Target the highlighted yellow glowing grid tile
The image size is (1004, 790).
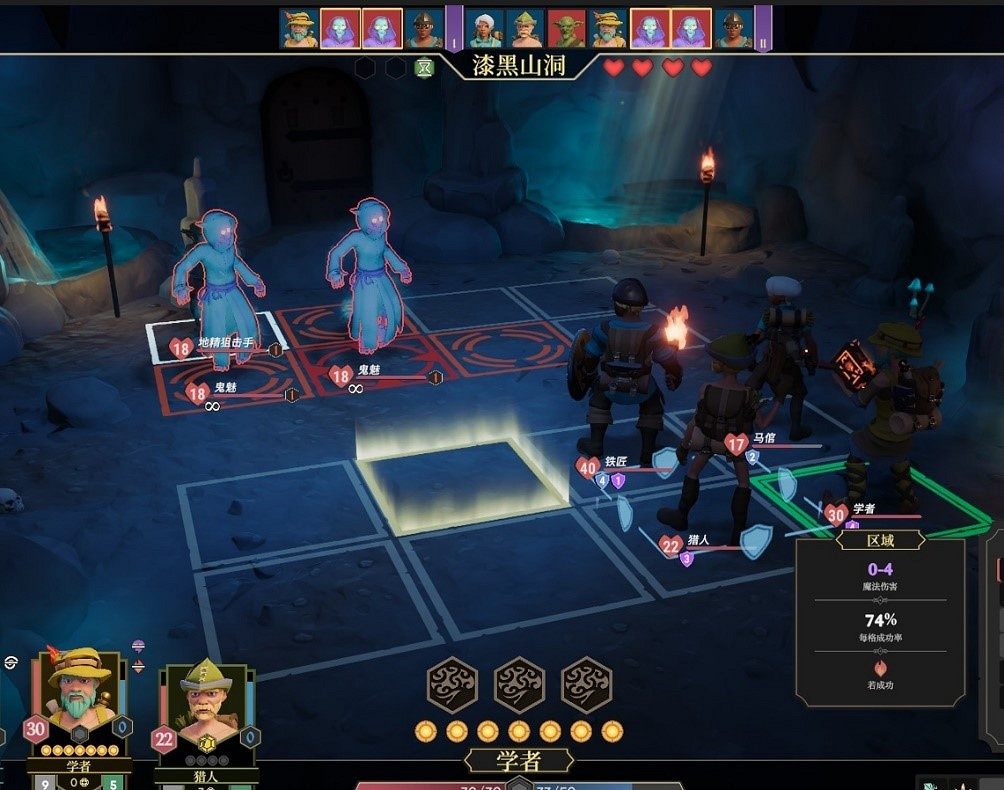[x=460, y=484]
